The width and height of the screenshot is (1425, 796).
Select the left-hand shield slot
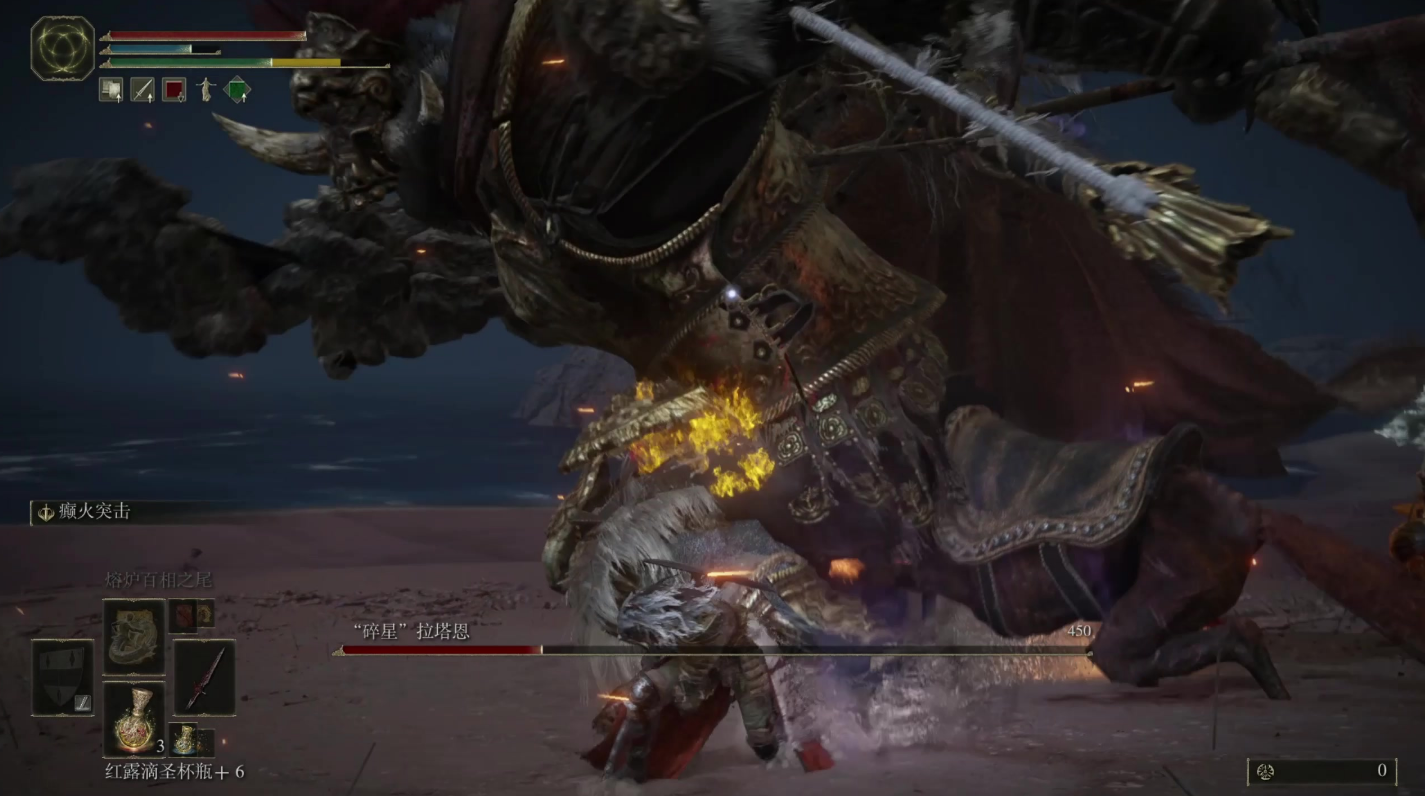click(63, 678)
